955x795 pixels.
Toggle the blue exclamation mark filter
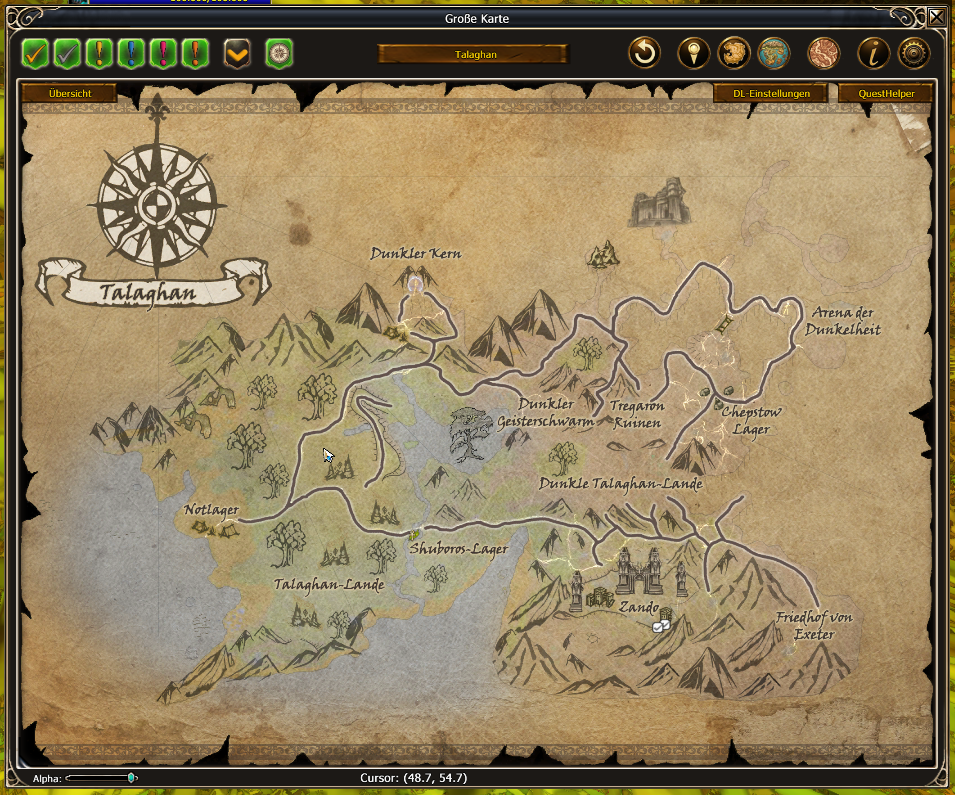[x=131, y=53]
